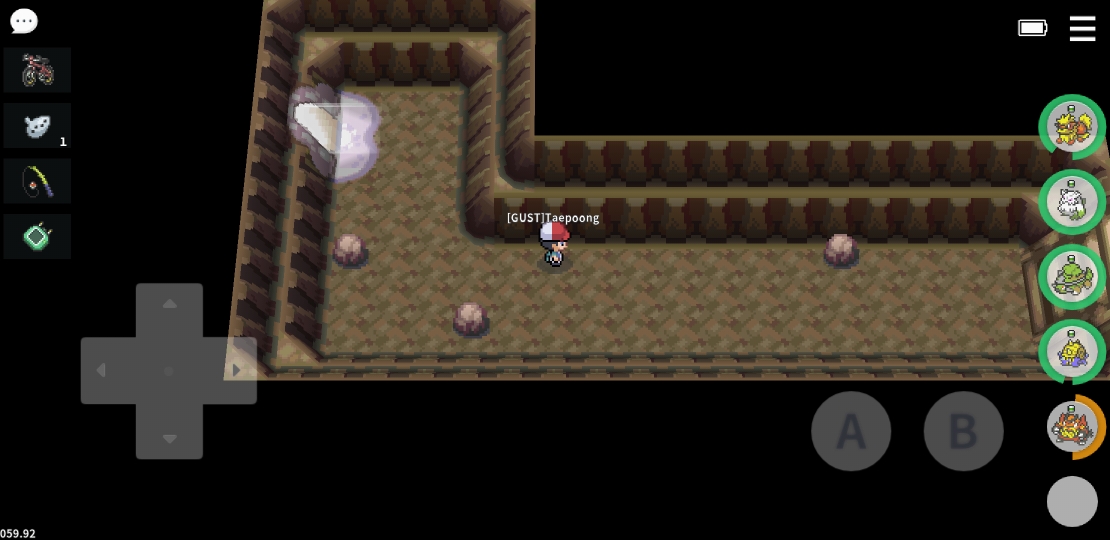Select the green turtle party Pokémon
Viewport: 1110px width, 540px height.
pos(1072,277)
